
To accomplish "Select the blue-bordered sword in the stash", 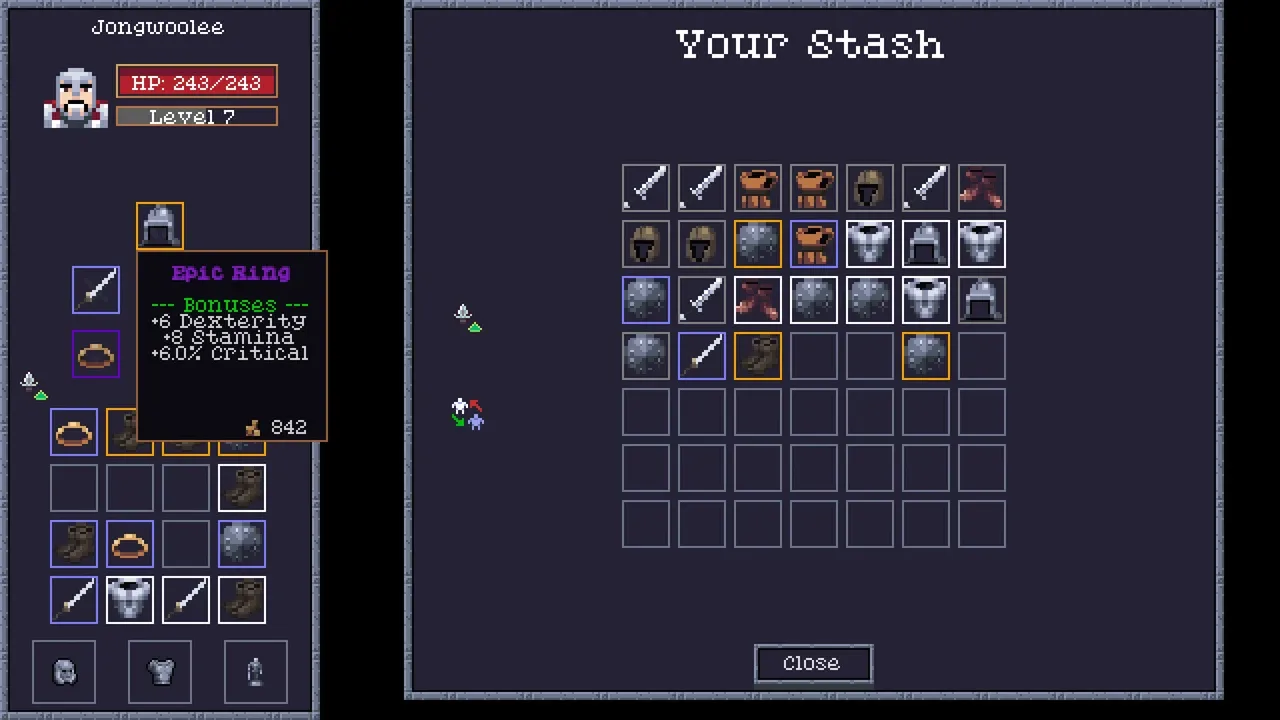I will 702,356.
